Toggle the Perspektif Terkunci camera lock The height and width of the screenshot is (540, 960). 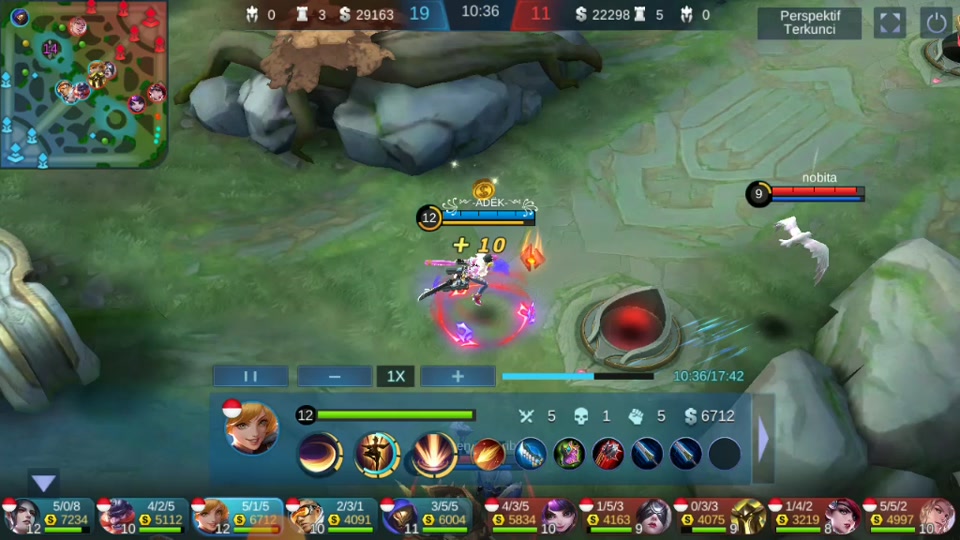click(x=809, y=23)
